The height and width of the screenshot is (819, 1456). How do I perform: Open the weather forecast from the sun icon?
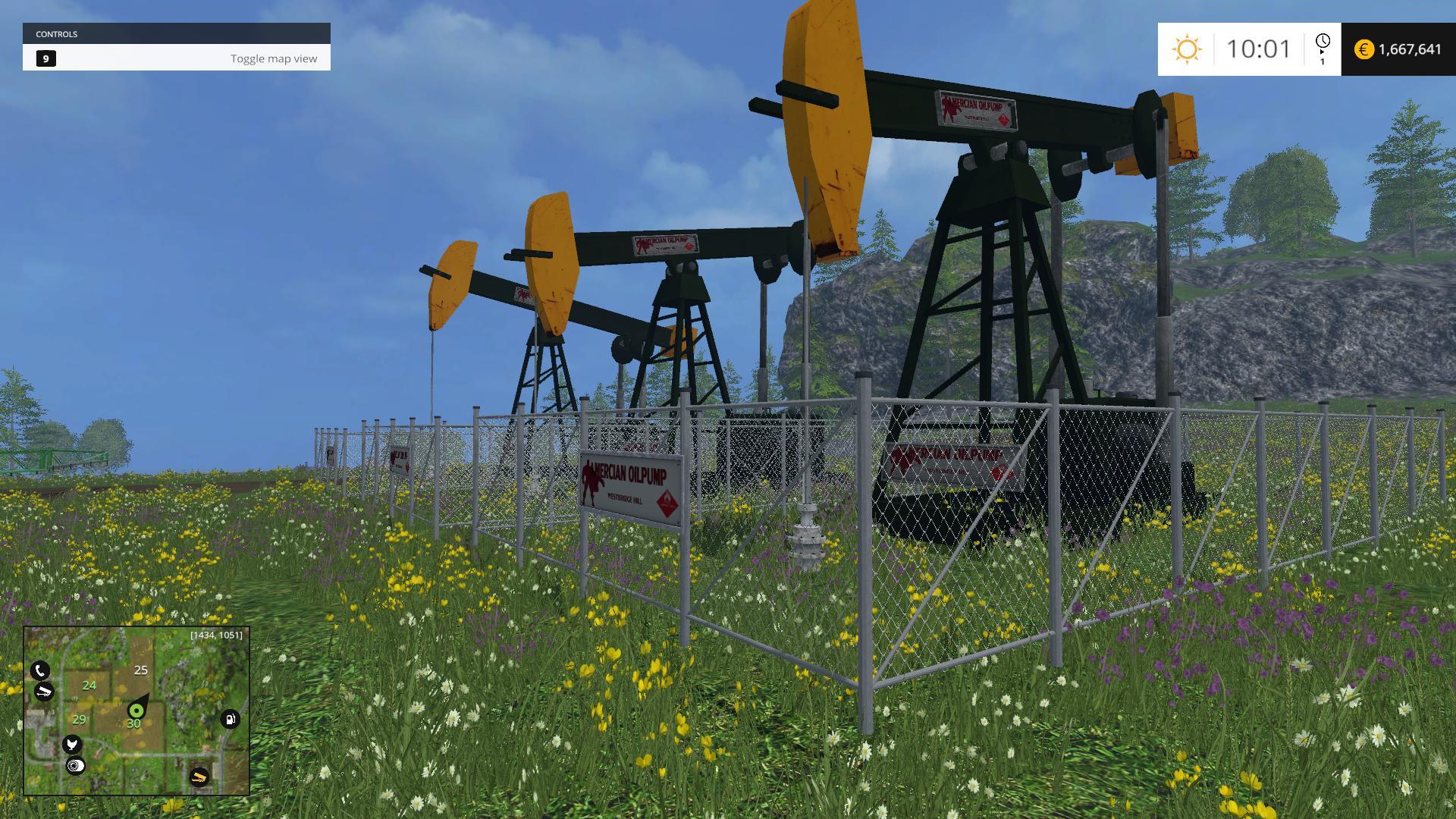[1187, 49]
